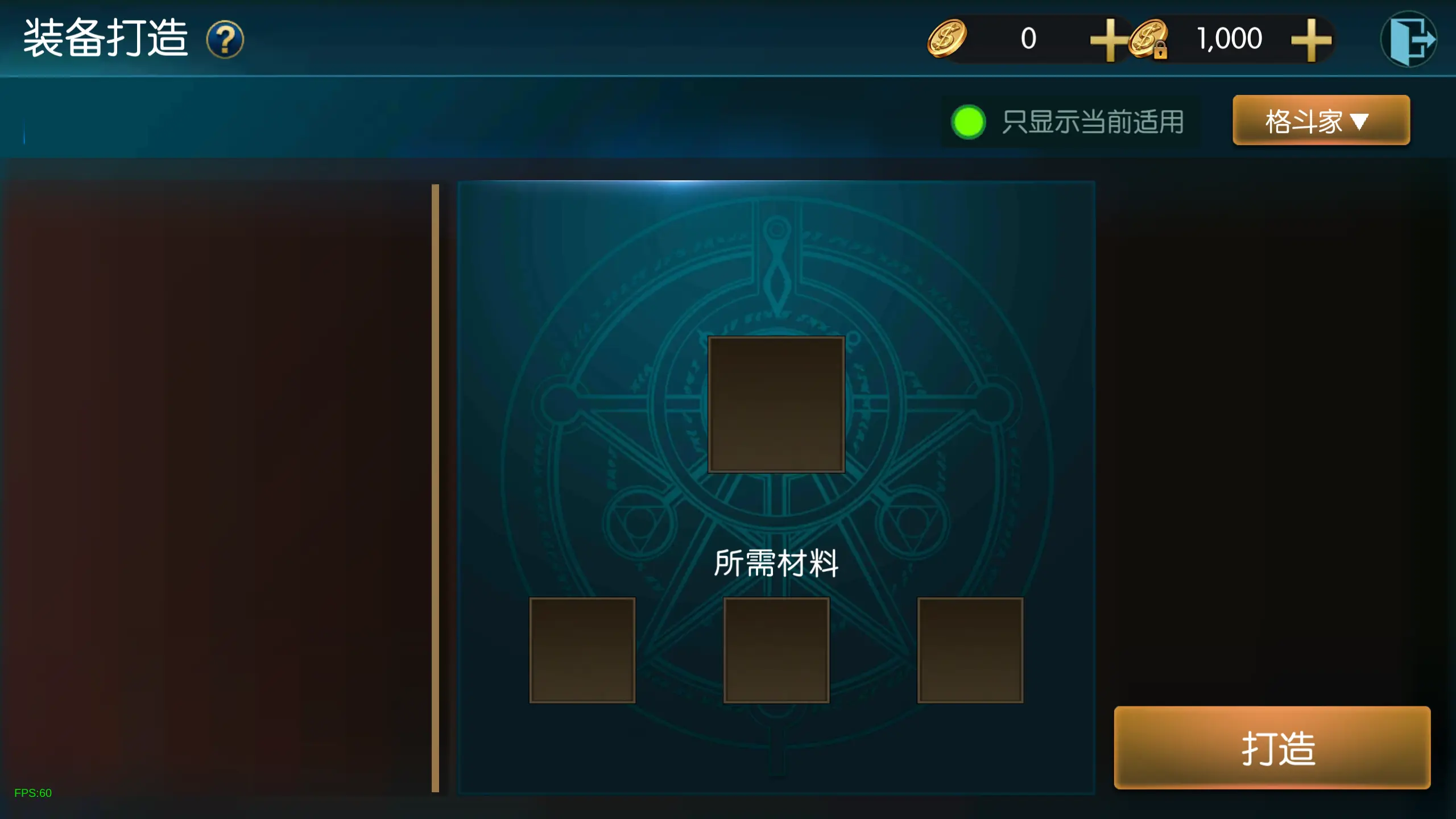
Task: Click the FPS:60 indicator
Action: 33,792
